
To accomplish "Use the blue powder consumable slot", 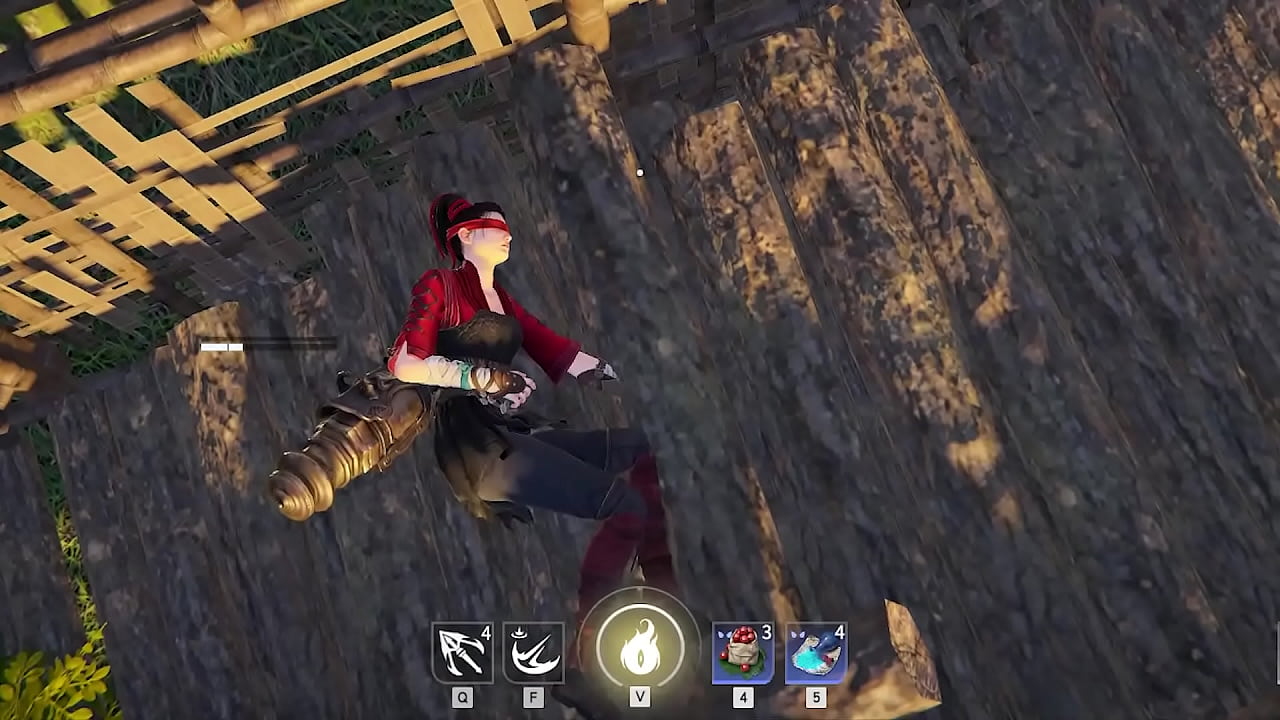I will [x=816, y=653].
